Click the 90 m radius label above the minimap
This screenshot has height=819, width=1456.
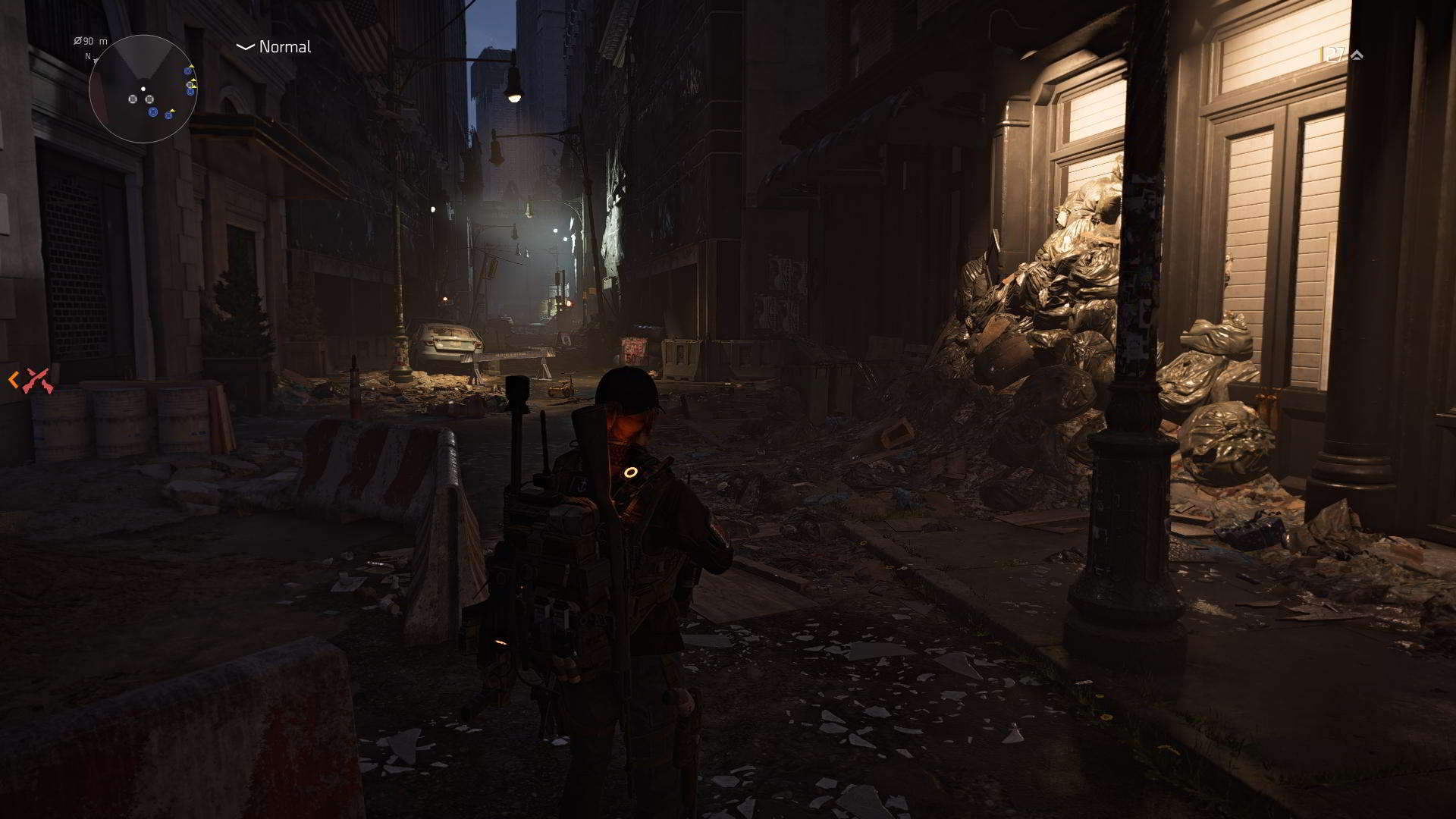click(x=90, y=42)
